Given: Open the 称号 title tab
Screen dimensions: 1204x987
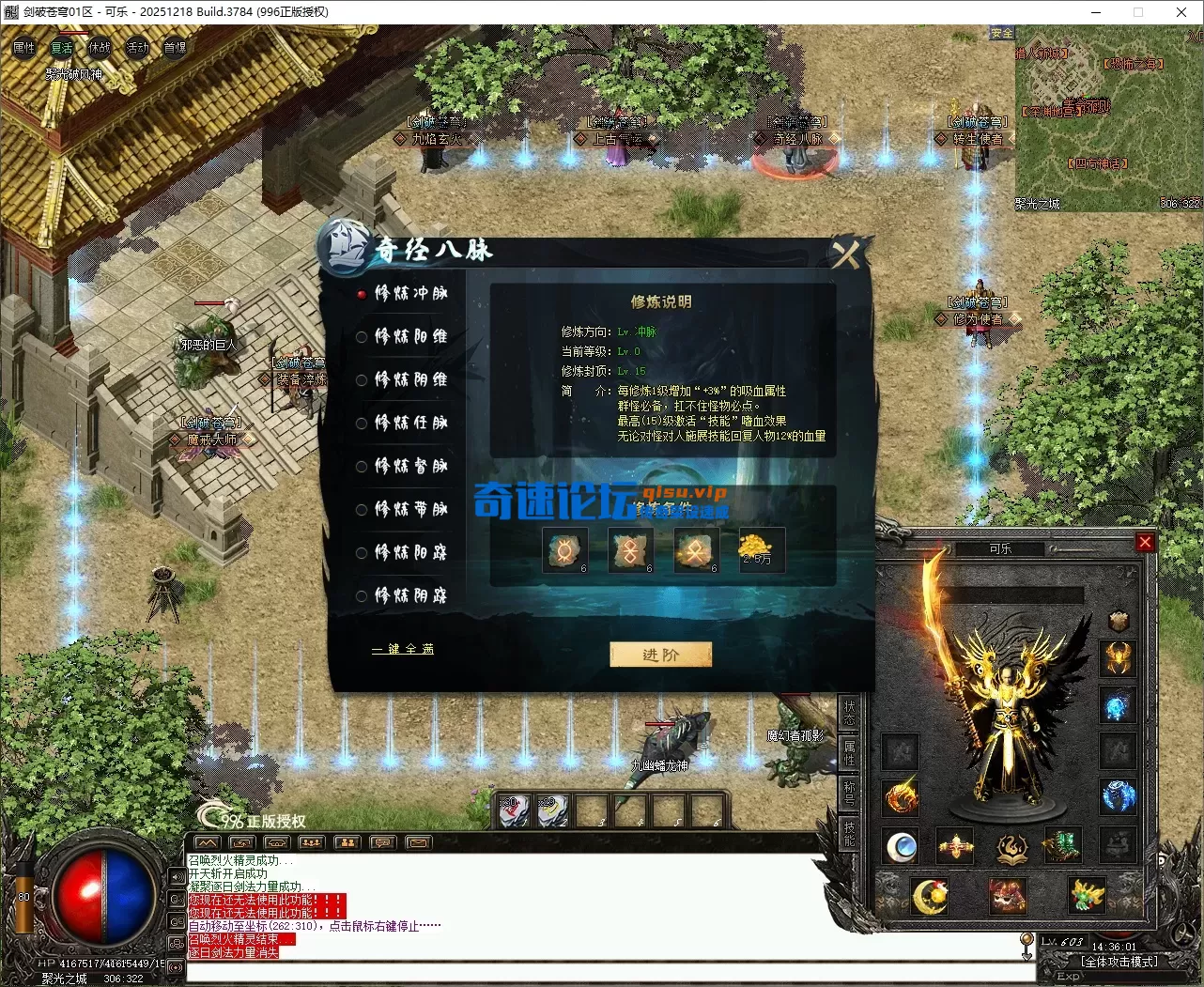Looking at the screenshot, I should (x=849, y=792).
